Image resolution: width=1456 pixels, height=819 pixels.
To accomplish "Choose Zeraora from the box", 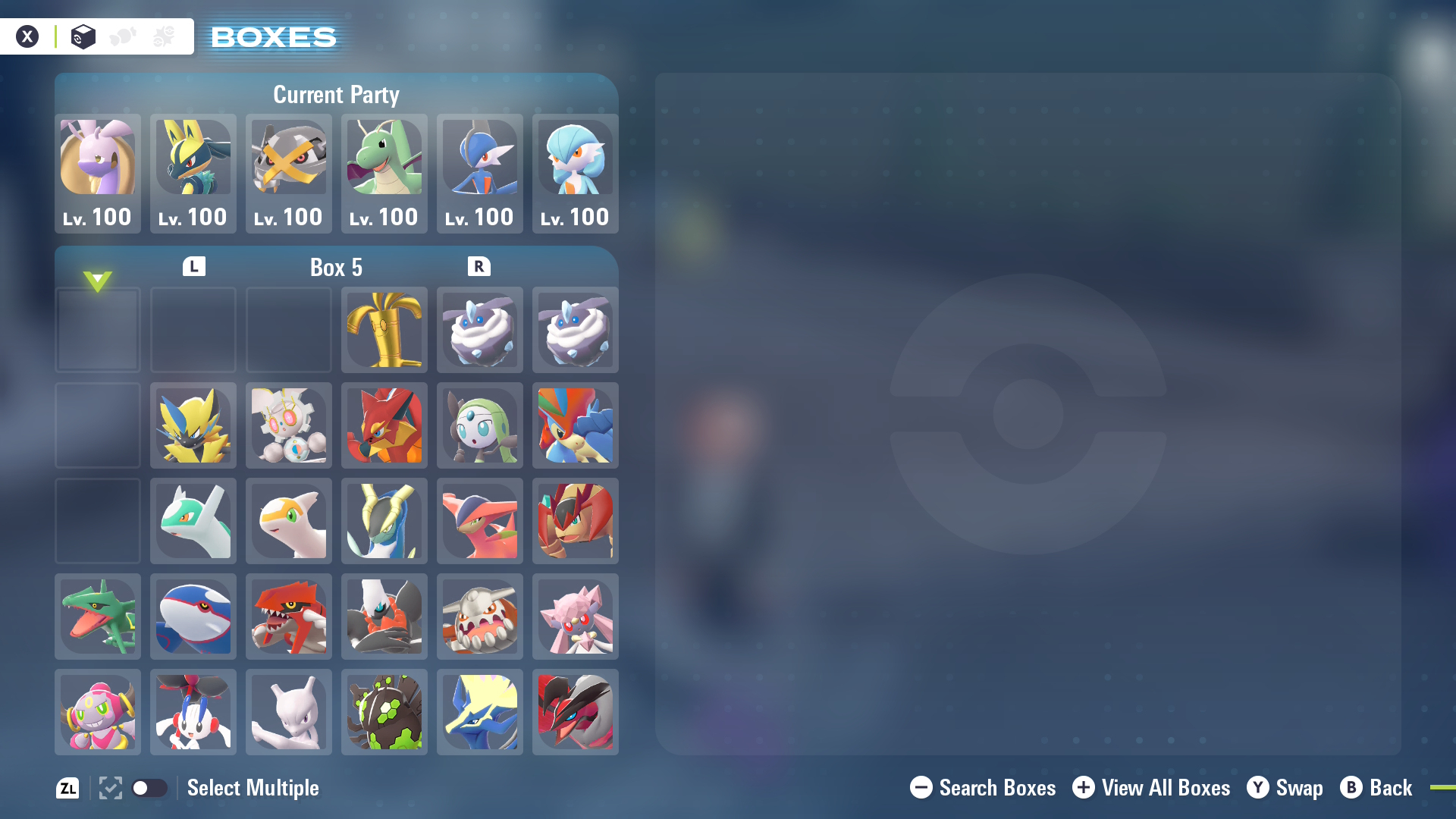I will tap(193, 425).
